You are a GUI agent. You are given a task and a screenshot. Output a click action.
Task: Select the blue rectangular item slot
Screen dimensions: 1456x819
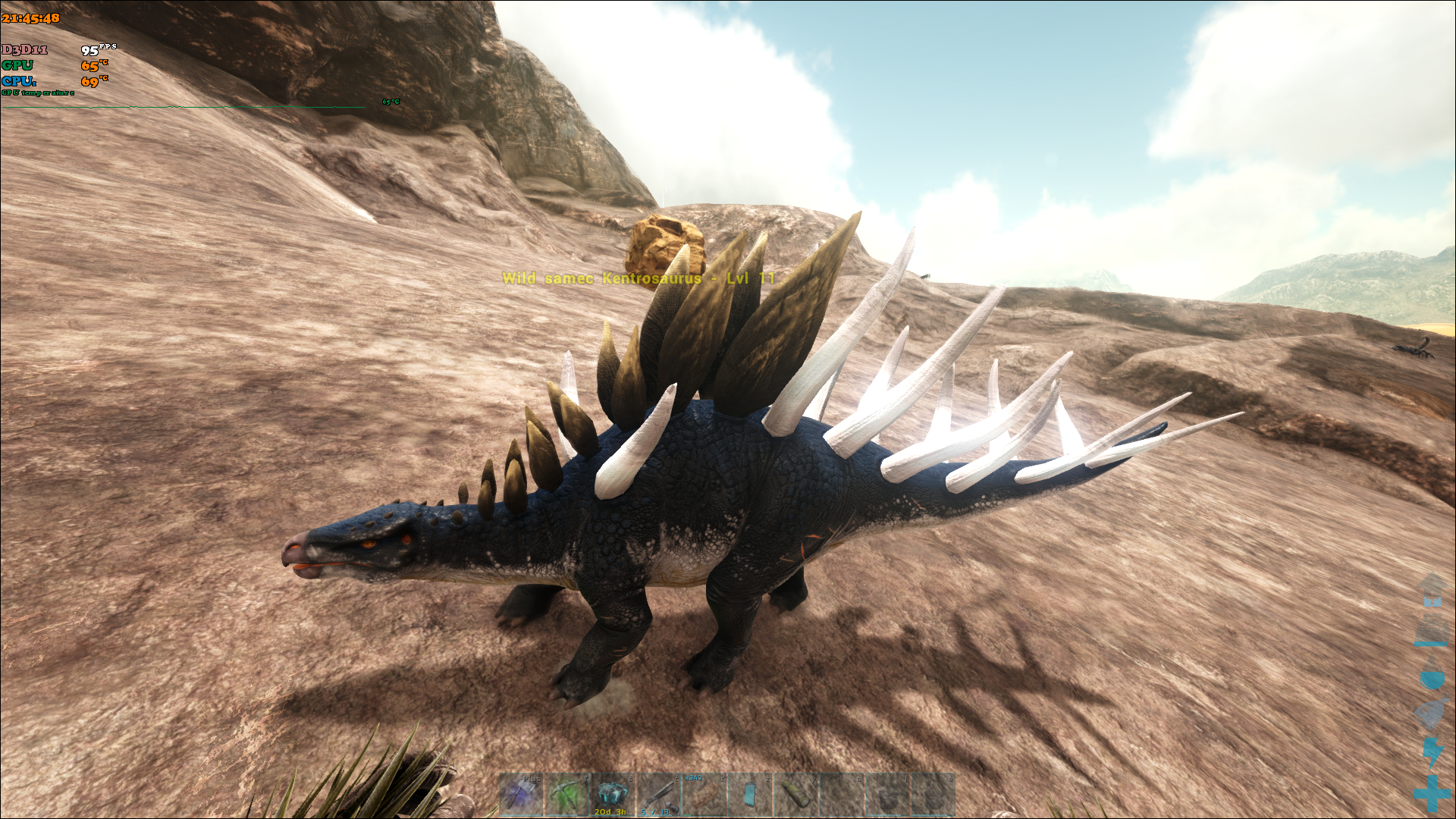click(x=749, y=795)
